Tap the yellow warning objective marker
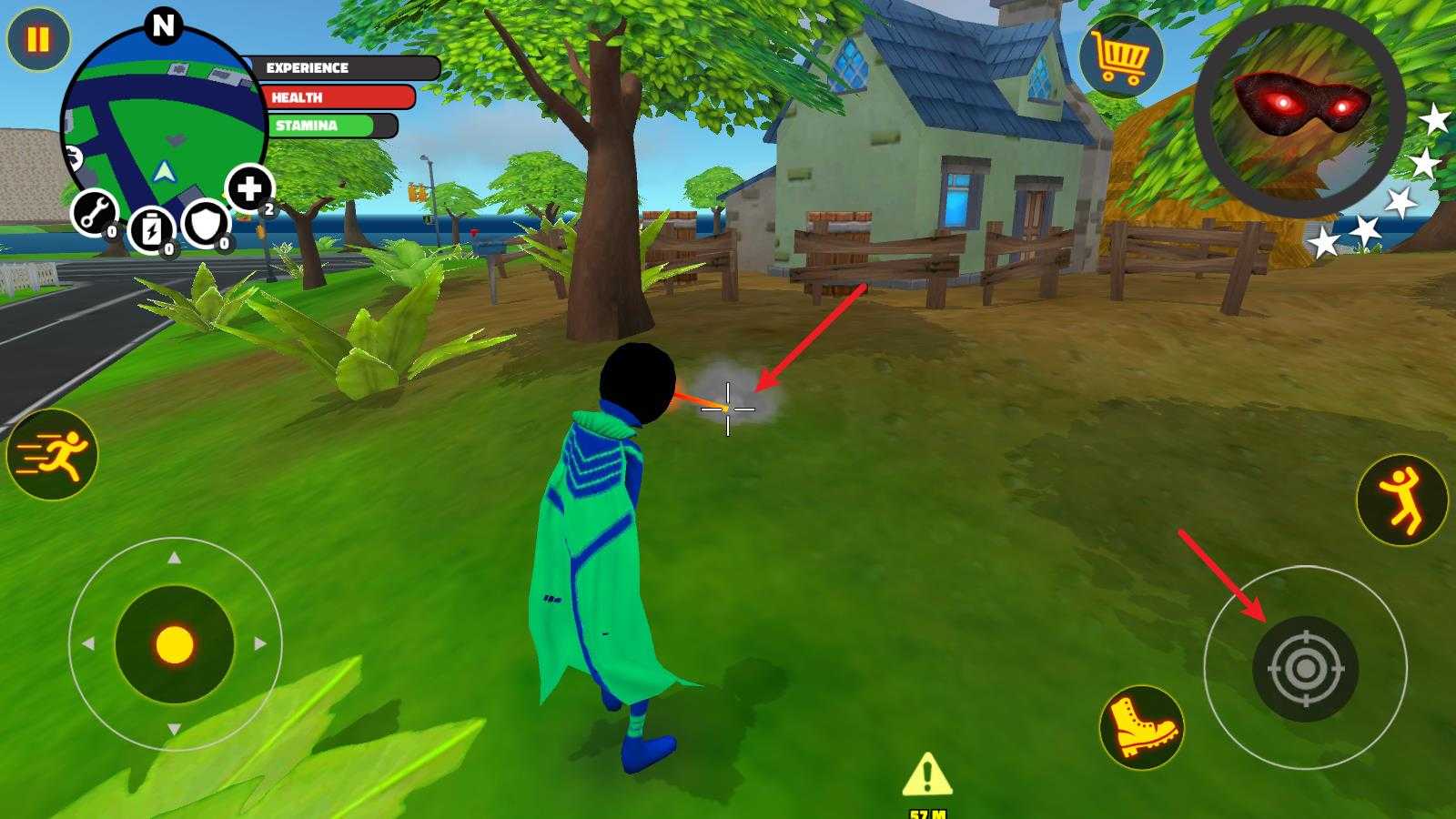The height and width of the screenshot is (819, 1456). pos(926,775)
